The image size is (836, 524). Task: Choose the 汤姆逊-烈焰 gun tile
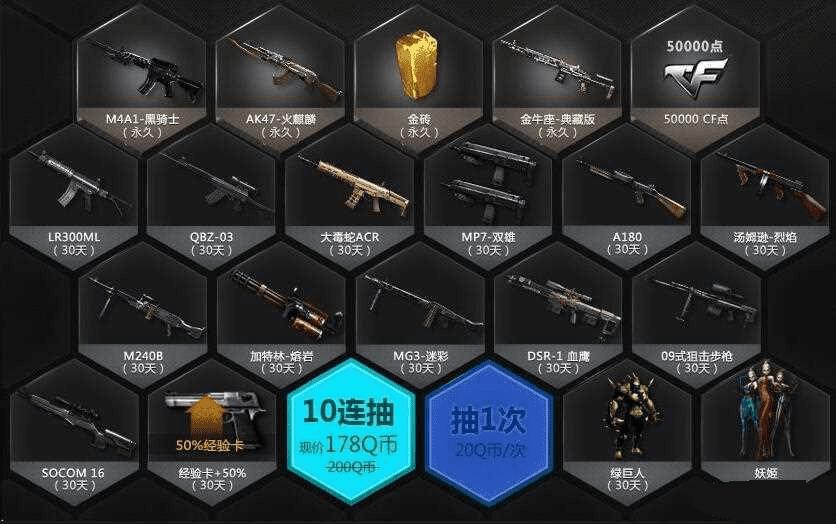click(765, 195)
